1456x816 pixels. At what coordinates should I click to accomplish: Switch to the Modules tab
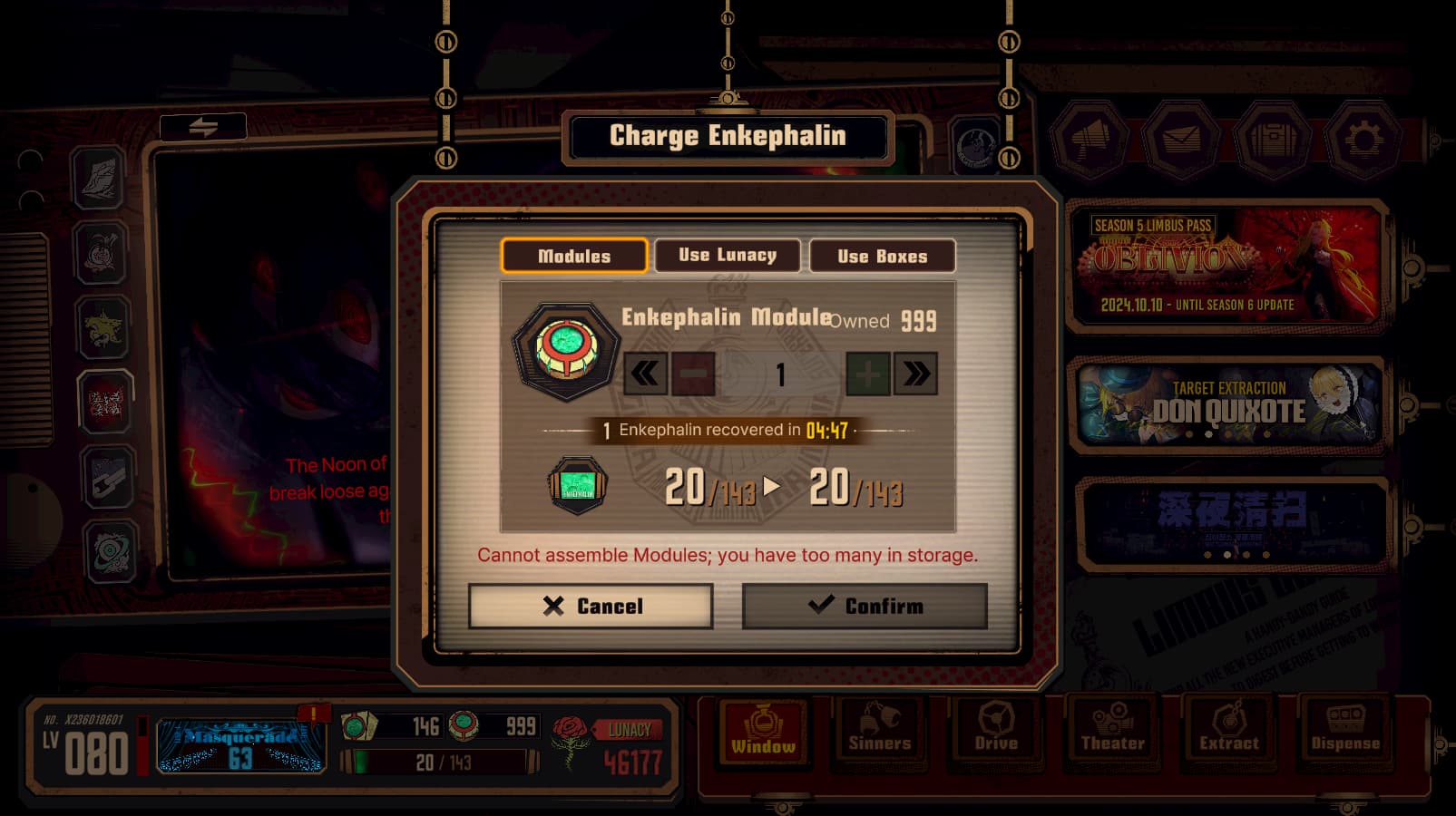(x=574, y=256)
